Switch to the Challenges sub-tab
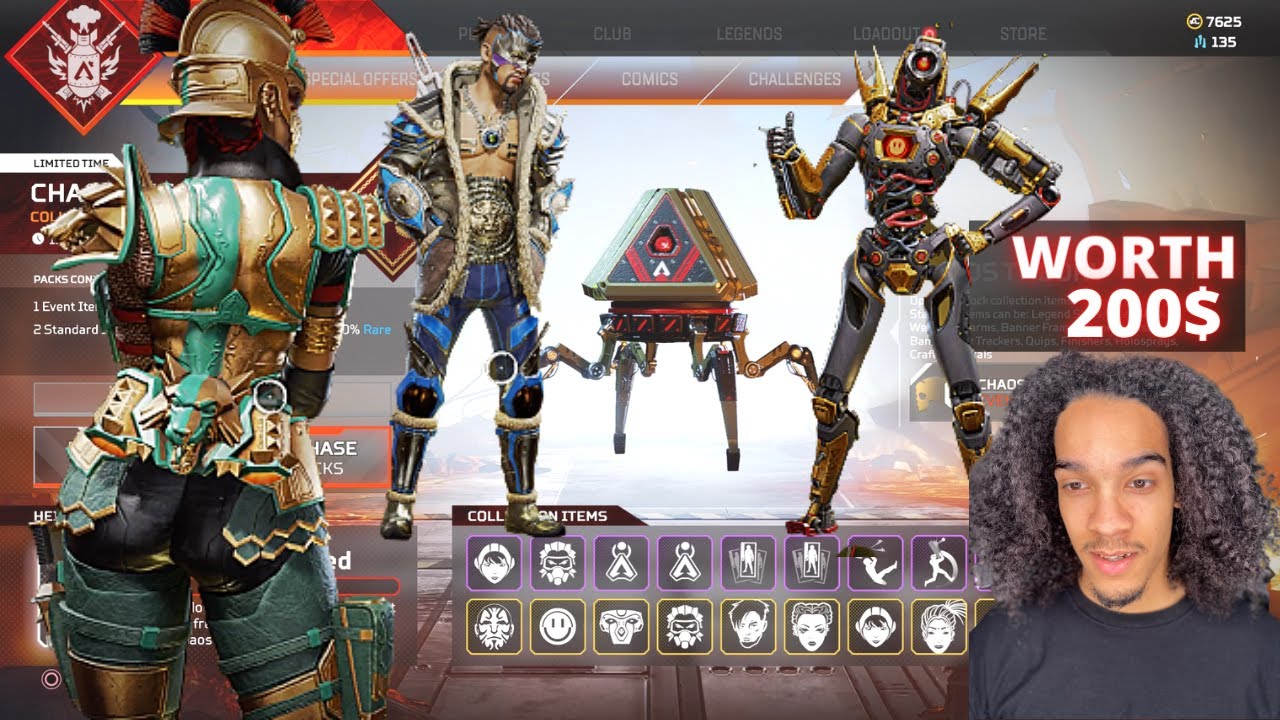 [x=795, y=79]
